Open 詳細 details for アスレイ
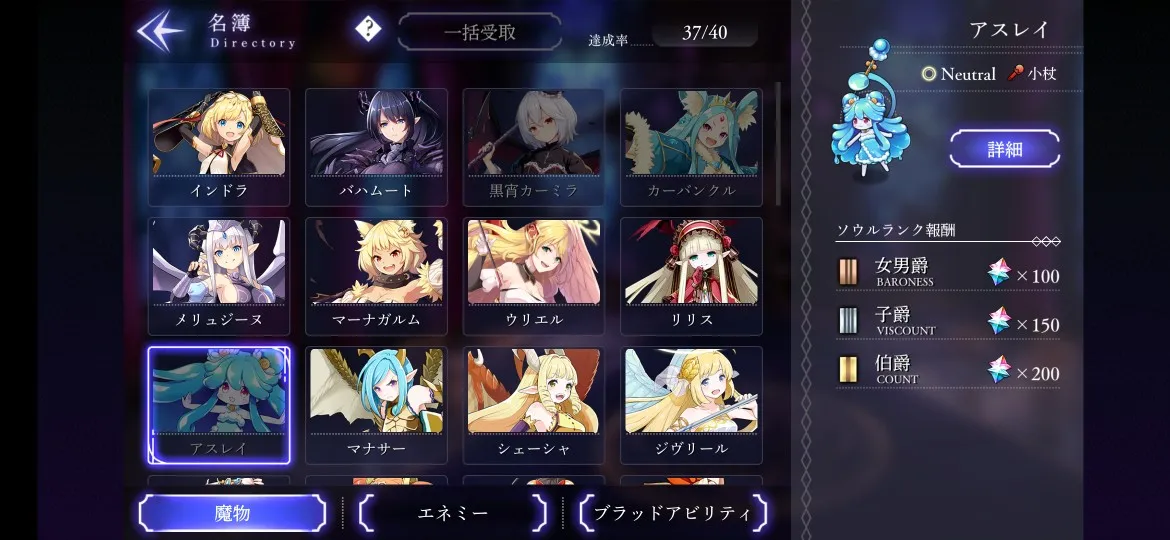The height and width of the screenshot is (540, 1170). (x=1004, y=149)
